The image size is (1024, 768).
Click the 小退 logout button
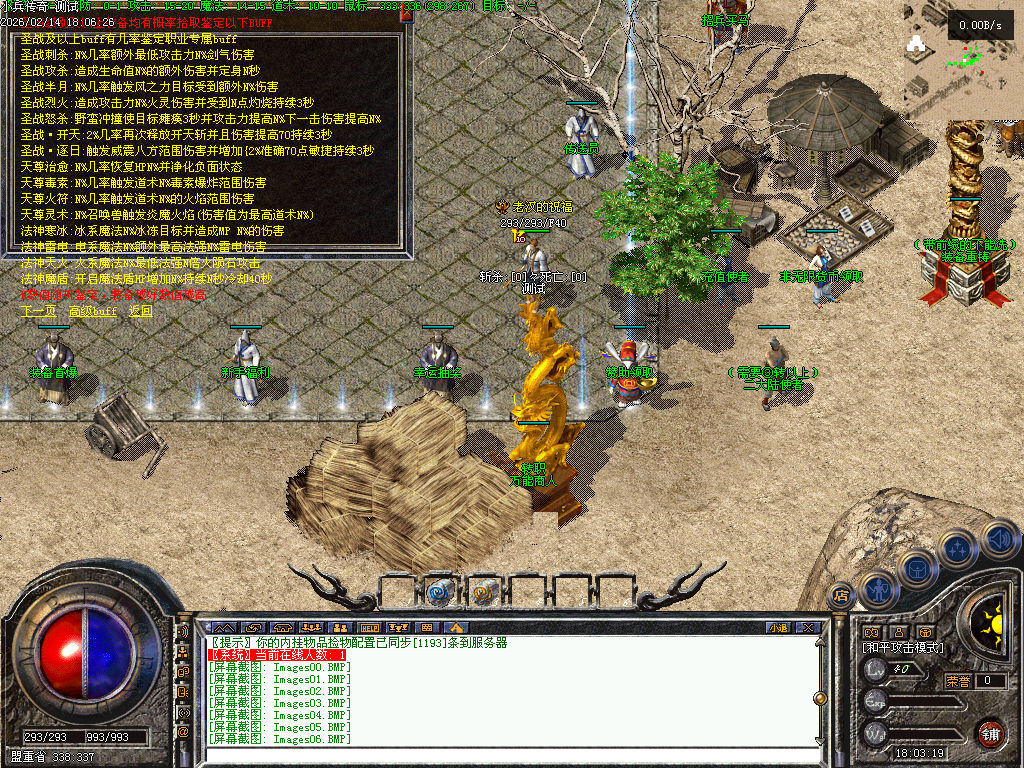tap(778, 628)
